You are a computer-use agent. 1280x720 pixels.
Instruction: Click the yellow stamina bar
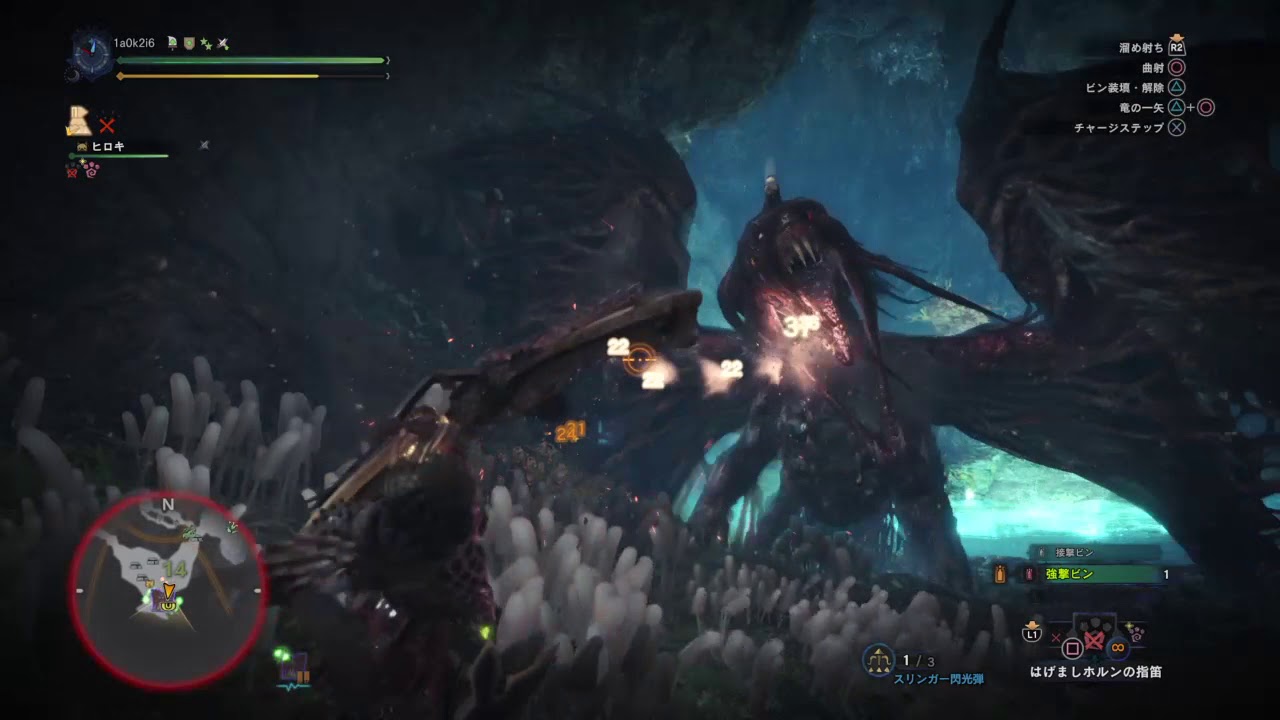[x=250, y=74]
